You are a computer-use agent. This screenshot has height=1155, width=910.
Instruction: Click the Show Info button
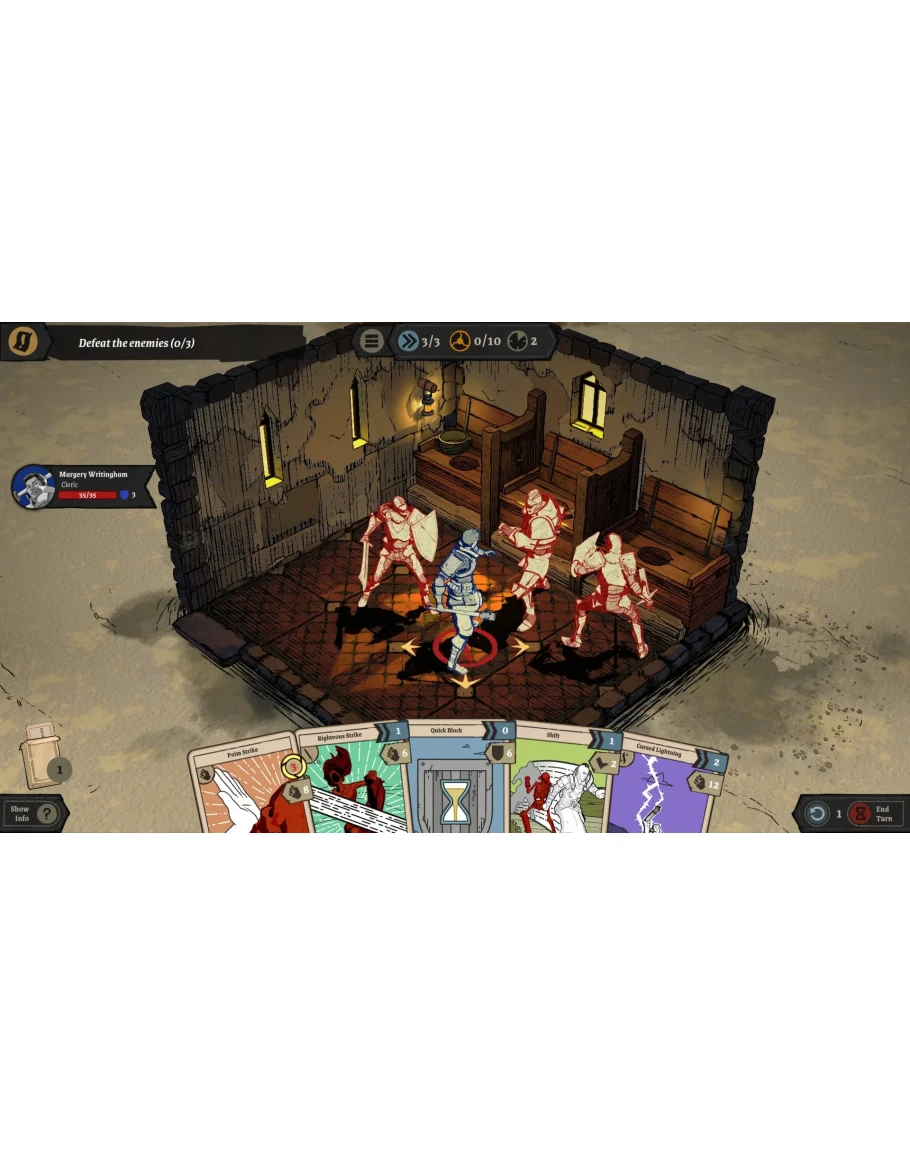[x=33, y=813]
